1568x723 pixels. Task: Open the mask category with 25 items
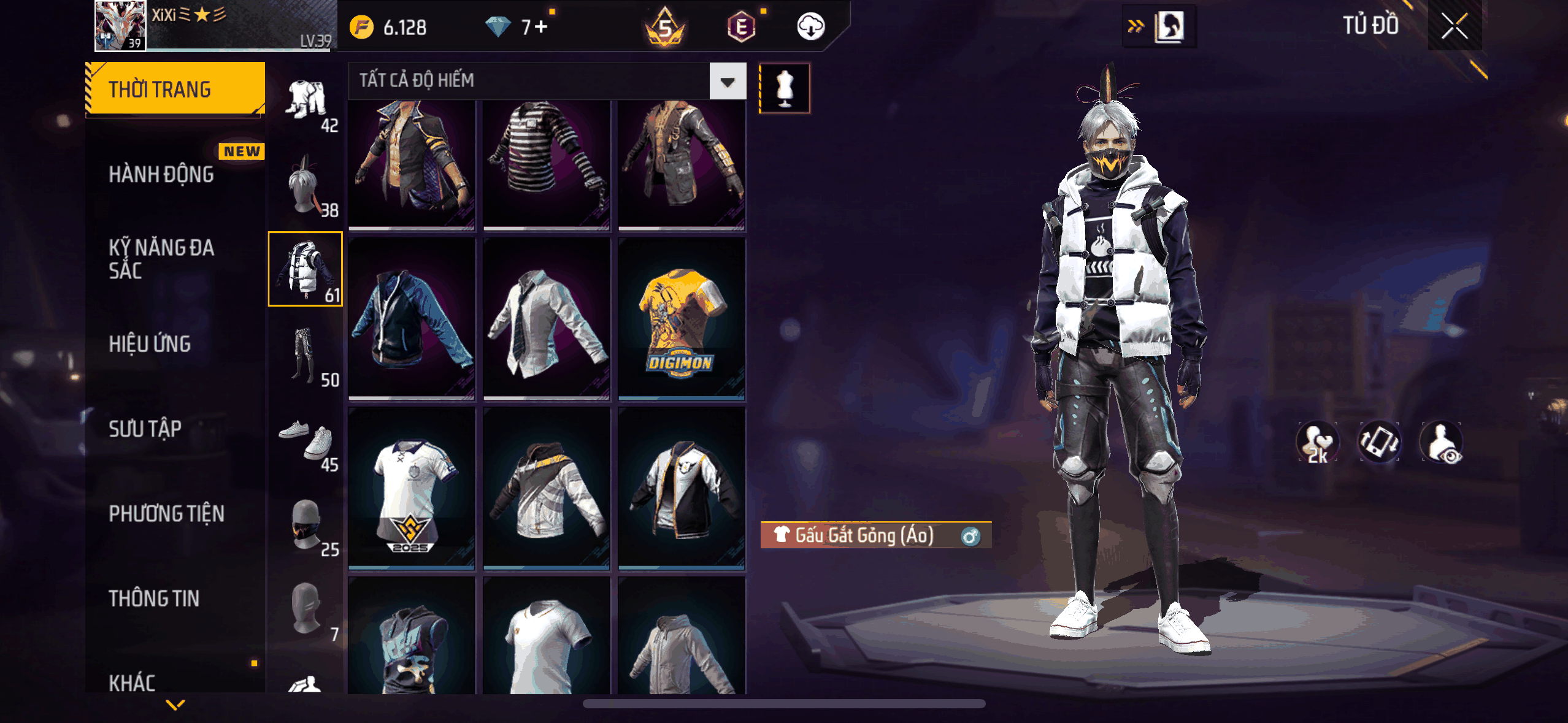tap(306, 524)
